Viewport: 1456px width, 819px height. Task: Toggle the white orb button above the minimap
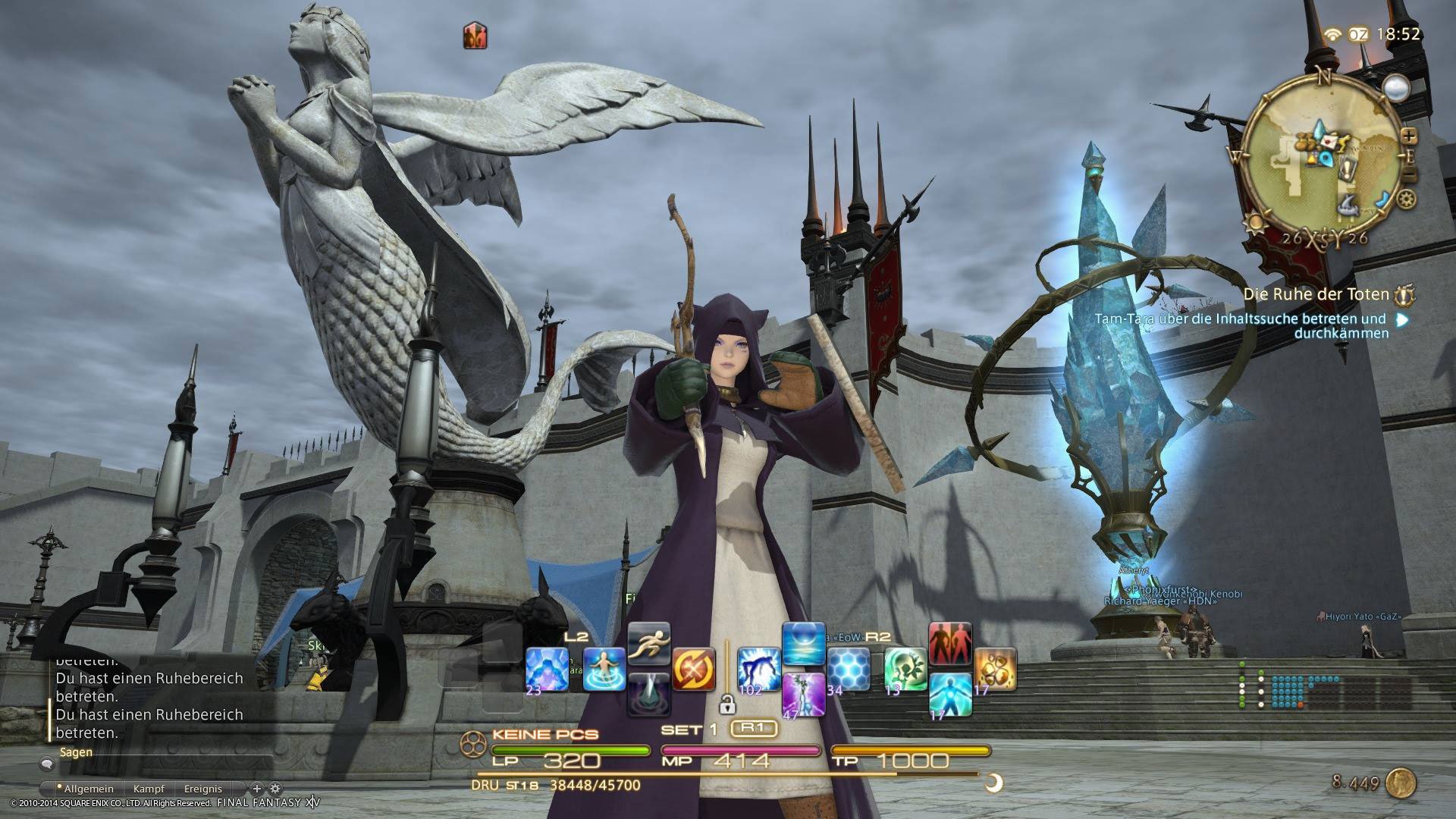(x=1396, y=87)
